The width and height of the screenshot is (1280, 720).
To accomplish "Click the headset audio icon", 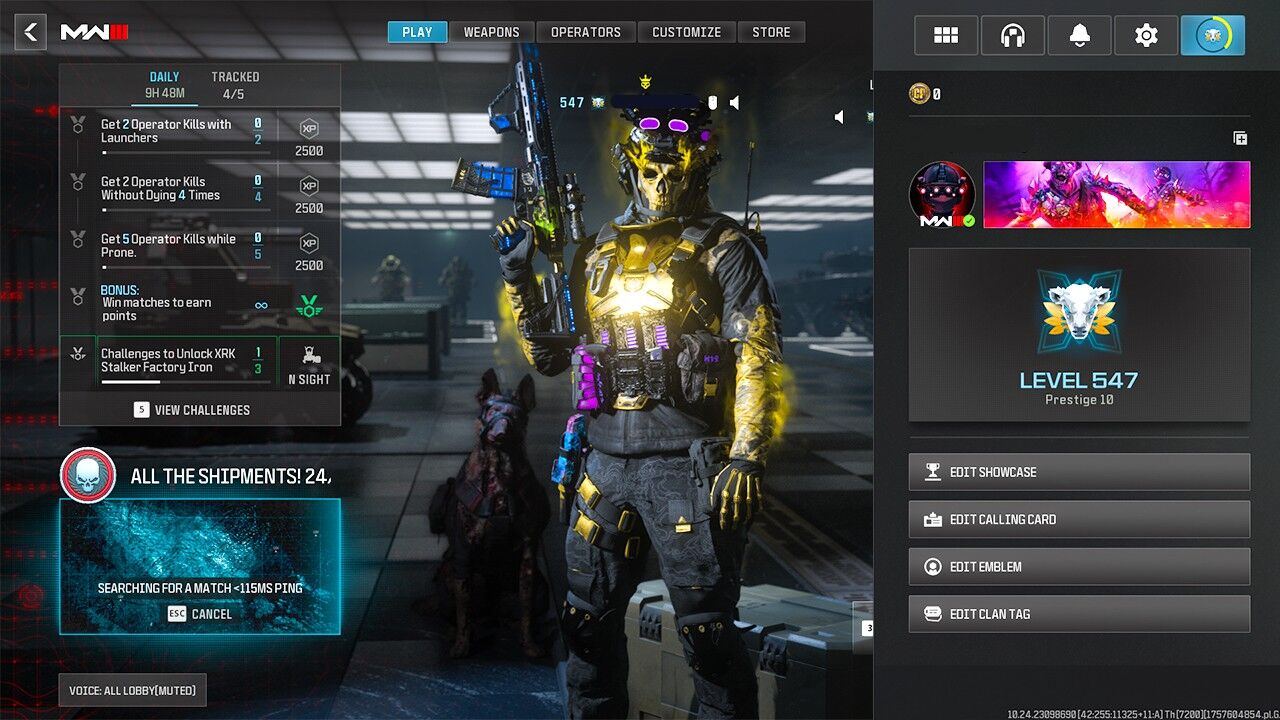I will coord(1012,34).
